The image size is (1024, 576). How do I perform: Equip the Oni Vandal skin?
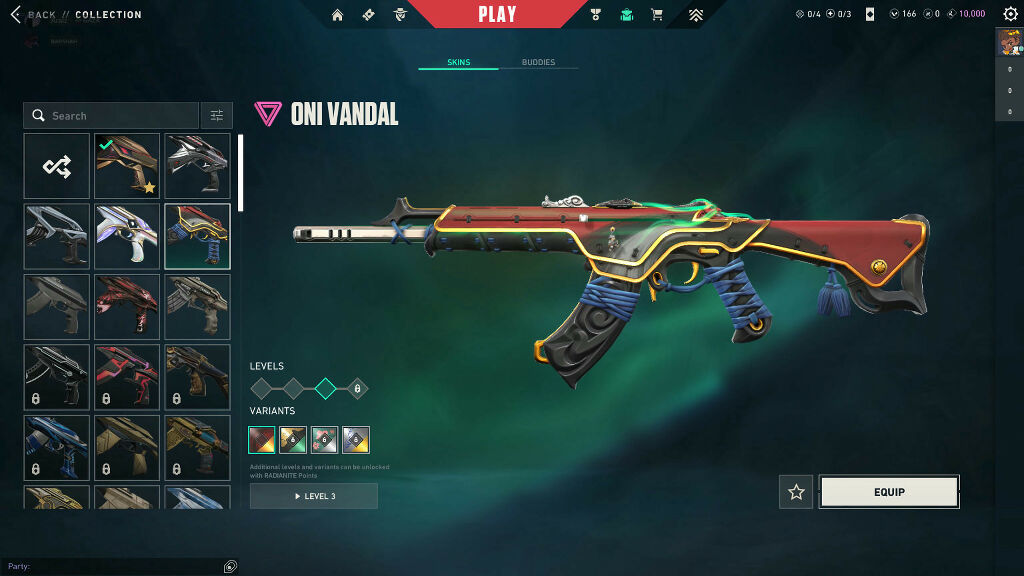889,492
